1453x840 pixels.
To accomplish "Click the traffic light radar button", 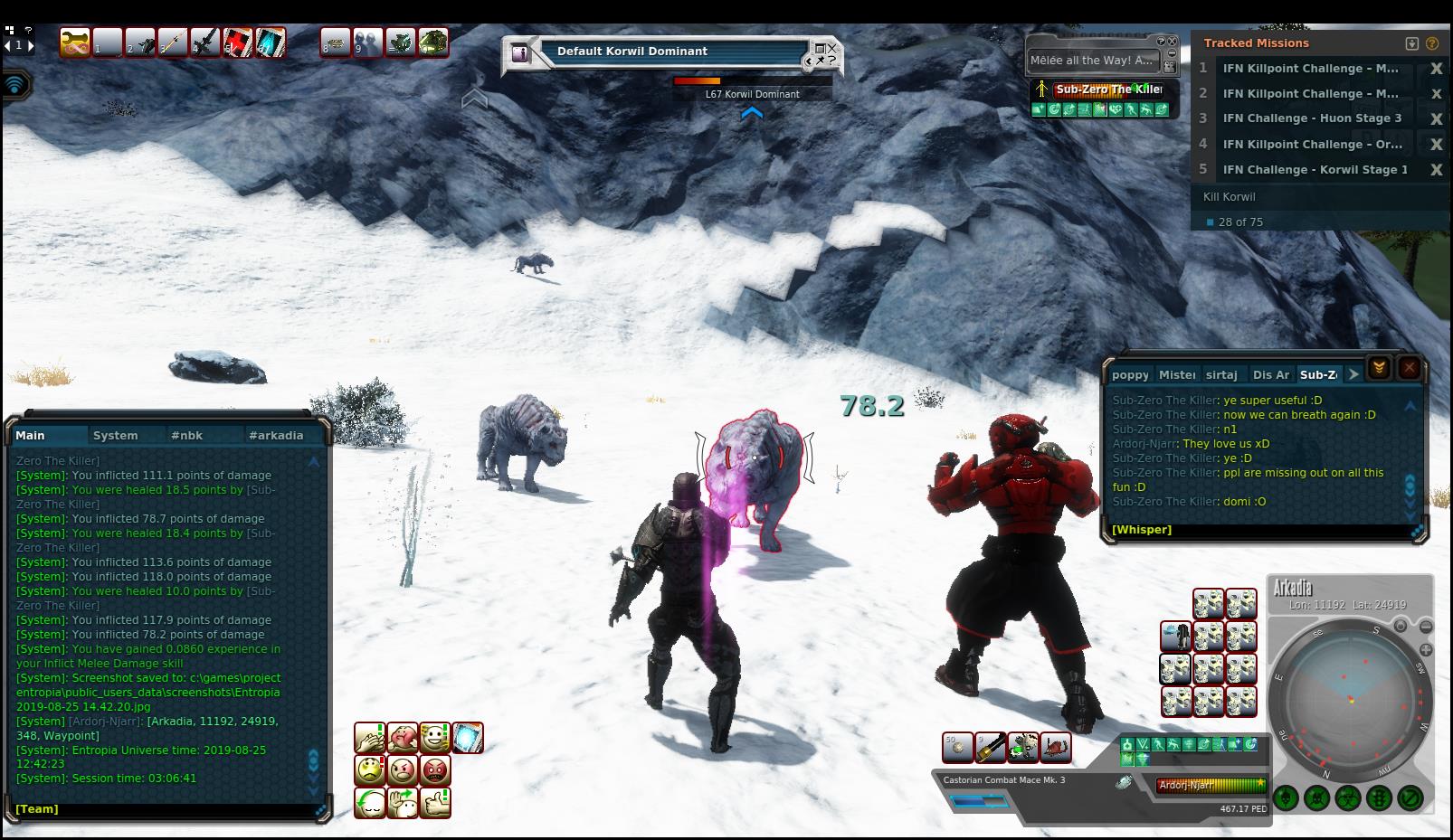I will [1379, 798].
